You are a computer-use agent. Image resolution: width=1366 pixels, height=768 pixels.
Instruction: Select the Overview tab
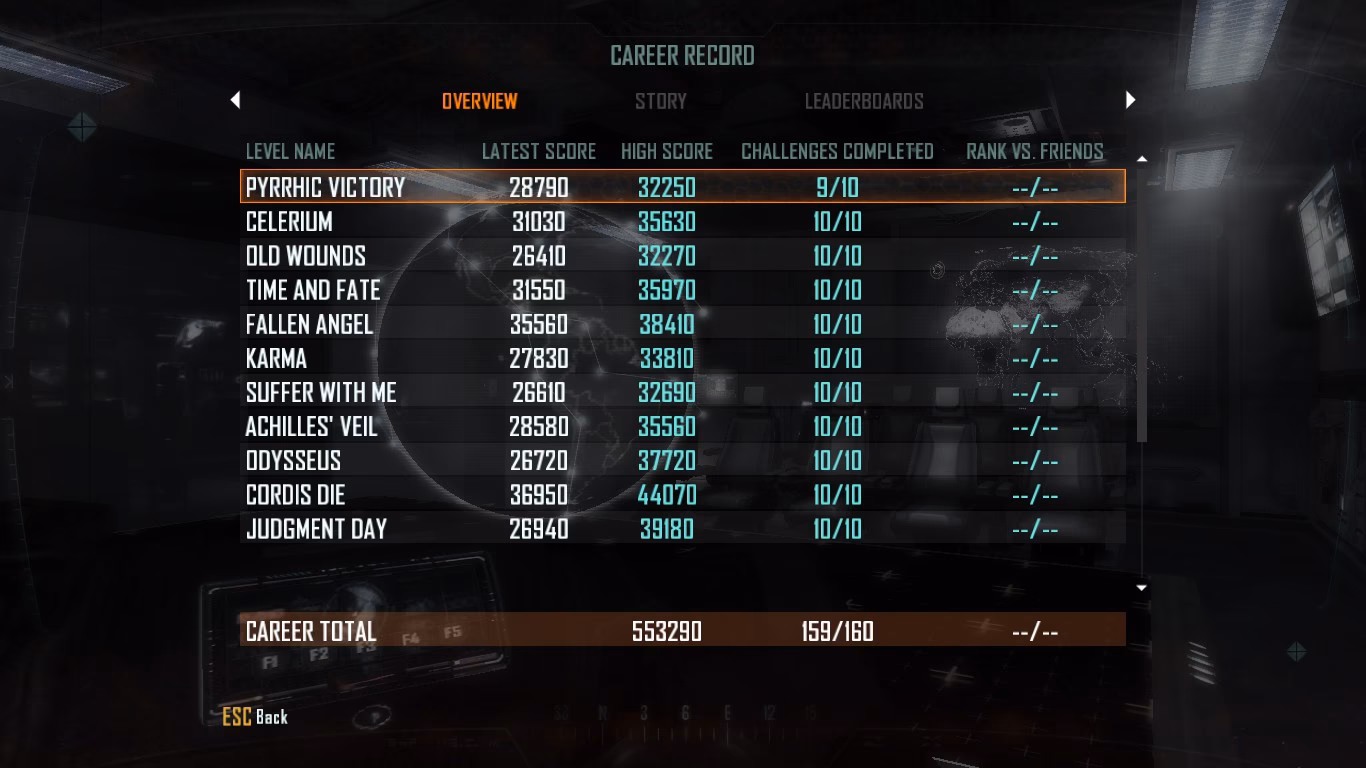481,100
